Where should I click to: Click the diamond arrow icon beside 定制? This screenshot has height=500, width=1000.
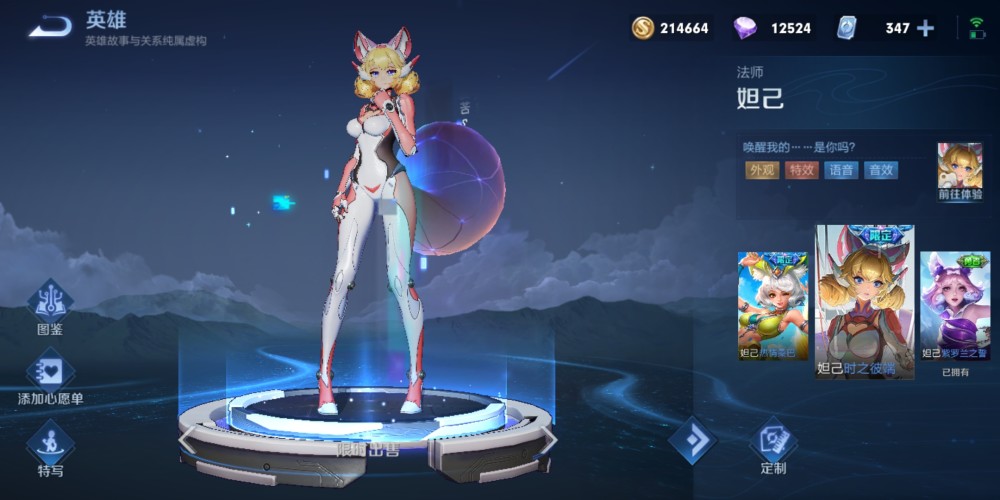[692, 440]
